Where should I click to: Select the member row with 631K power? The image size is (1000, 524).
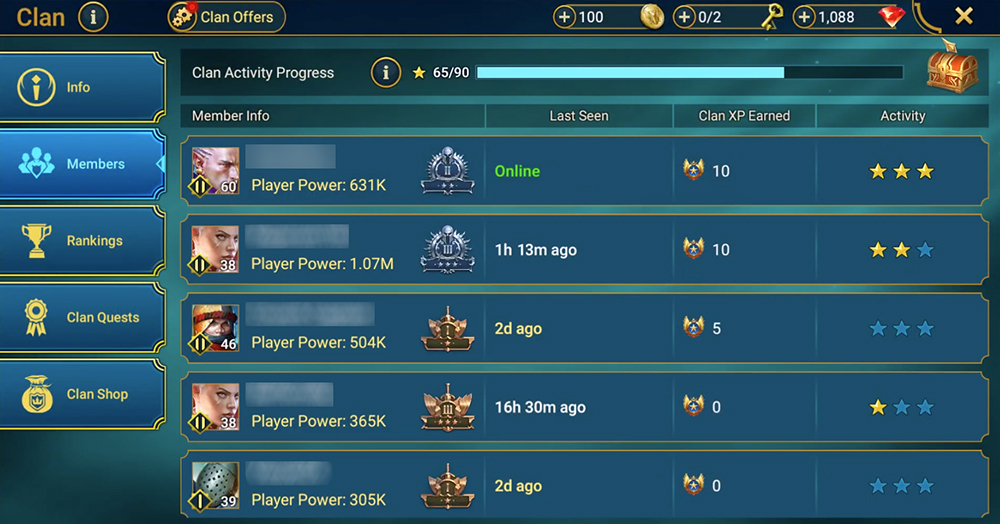pyautogui.click(x=583, y=171)
